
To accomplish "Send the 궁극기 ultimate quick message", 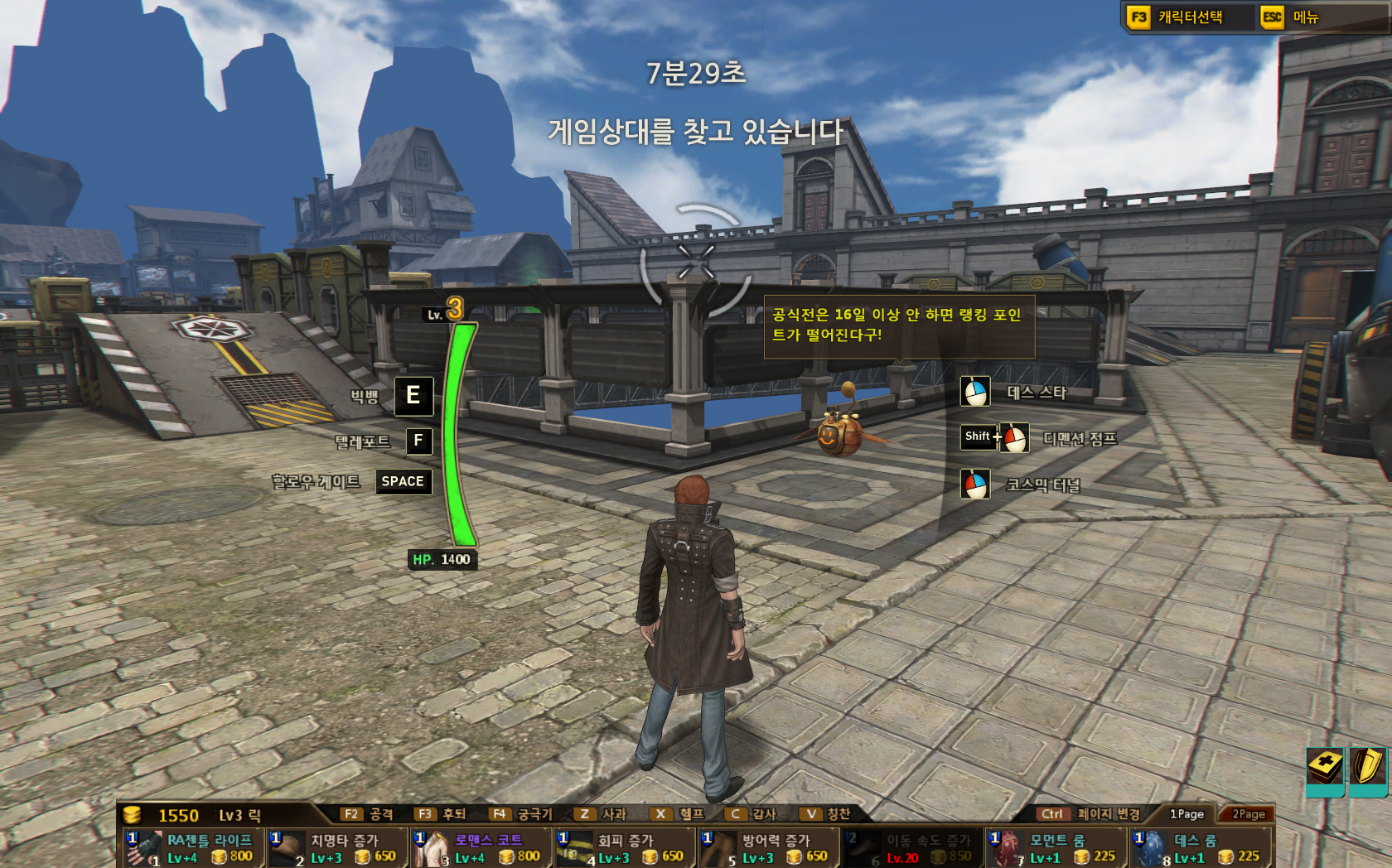I will tap(520, 814).
